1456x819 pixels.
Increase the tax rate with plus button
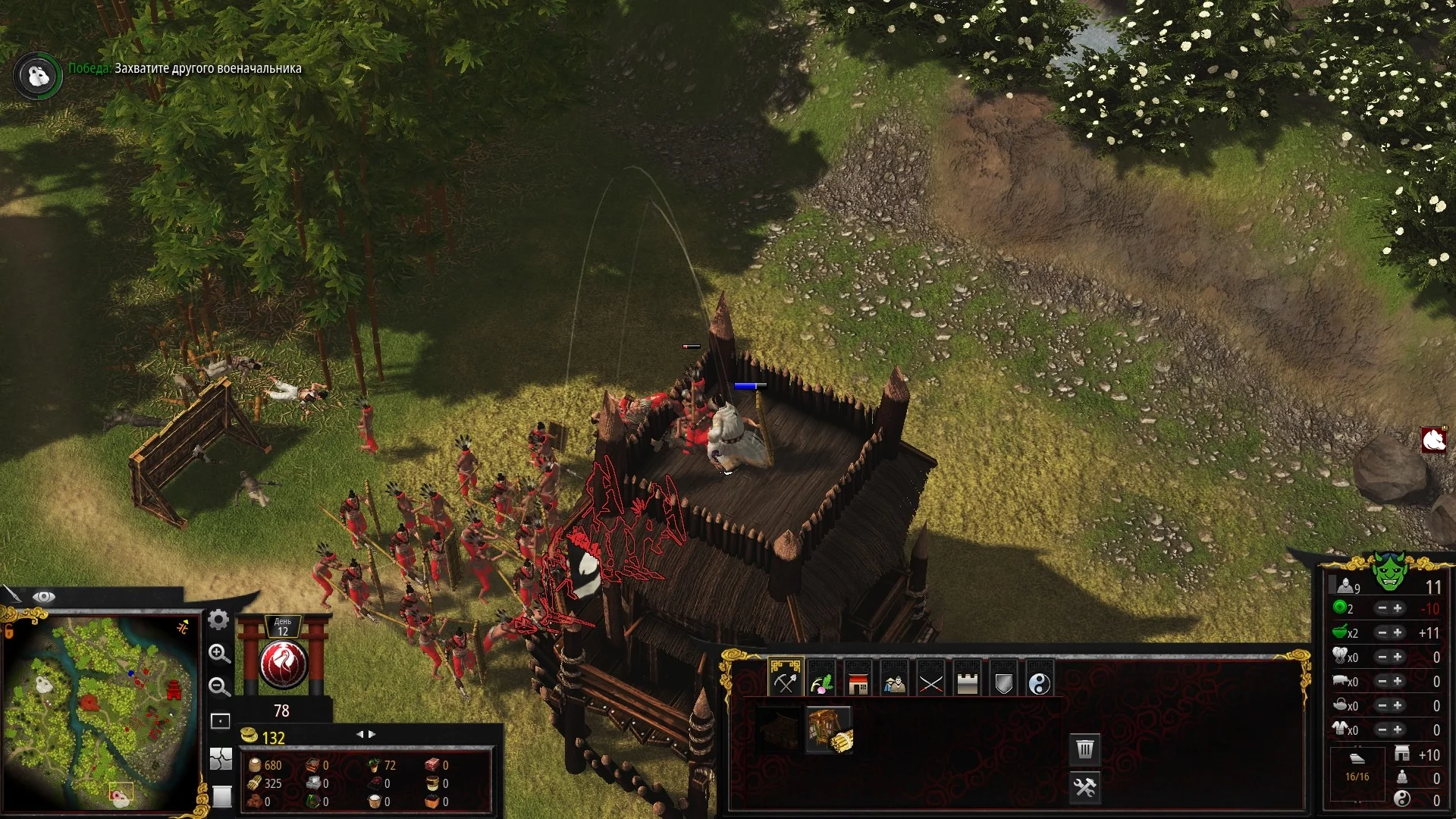(1398, 608)
